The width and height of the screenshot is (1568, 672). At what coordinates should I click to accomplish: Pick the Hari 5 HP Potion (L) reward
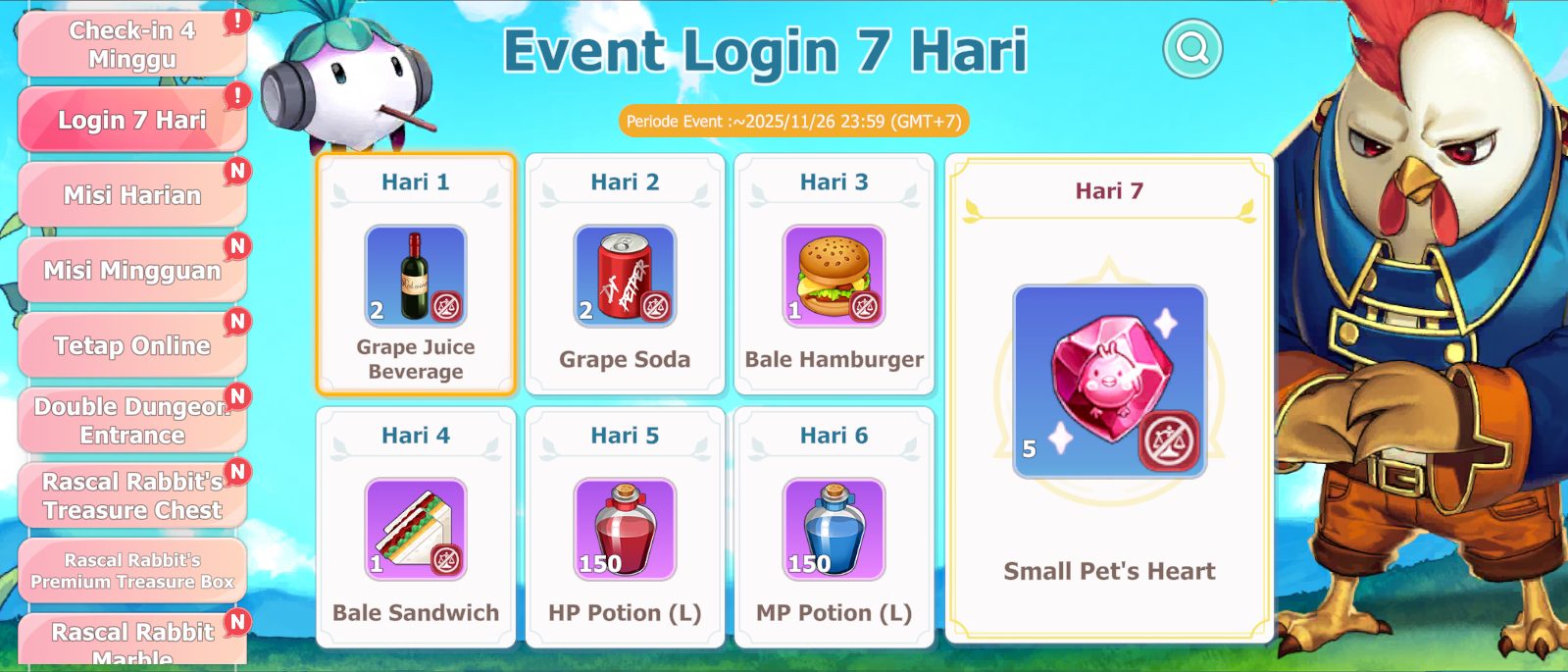[x=625, y=529]
